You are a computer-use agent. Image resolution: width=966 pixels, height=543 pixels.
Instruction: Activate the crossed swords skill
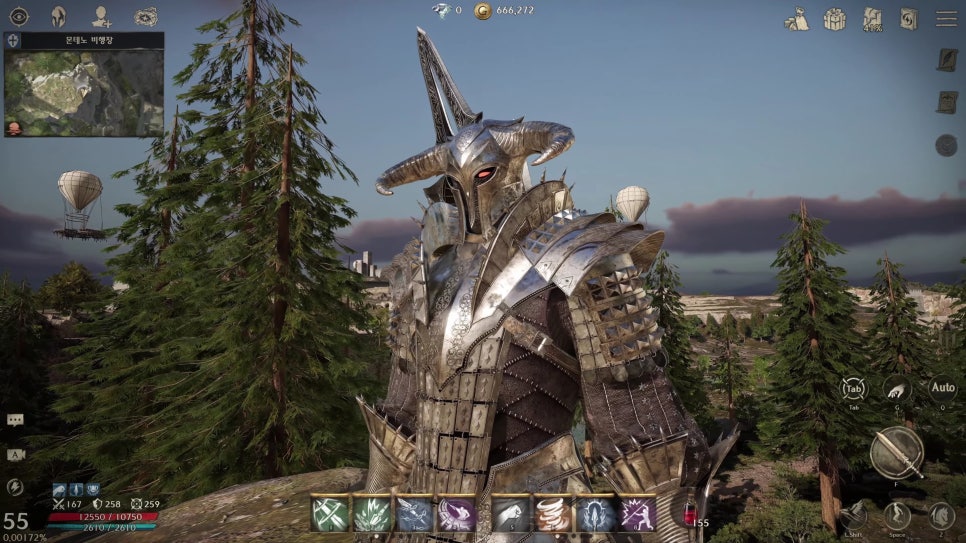click(x=330, y=514)
